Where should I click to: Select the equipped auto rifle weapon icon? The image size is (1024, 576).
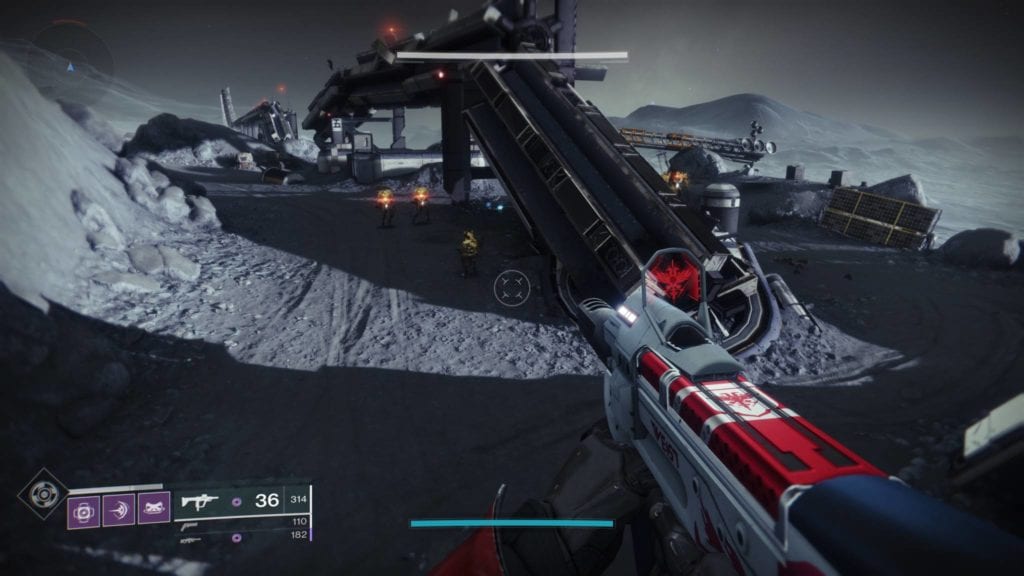(x=199, y=501)
